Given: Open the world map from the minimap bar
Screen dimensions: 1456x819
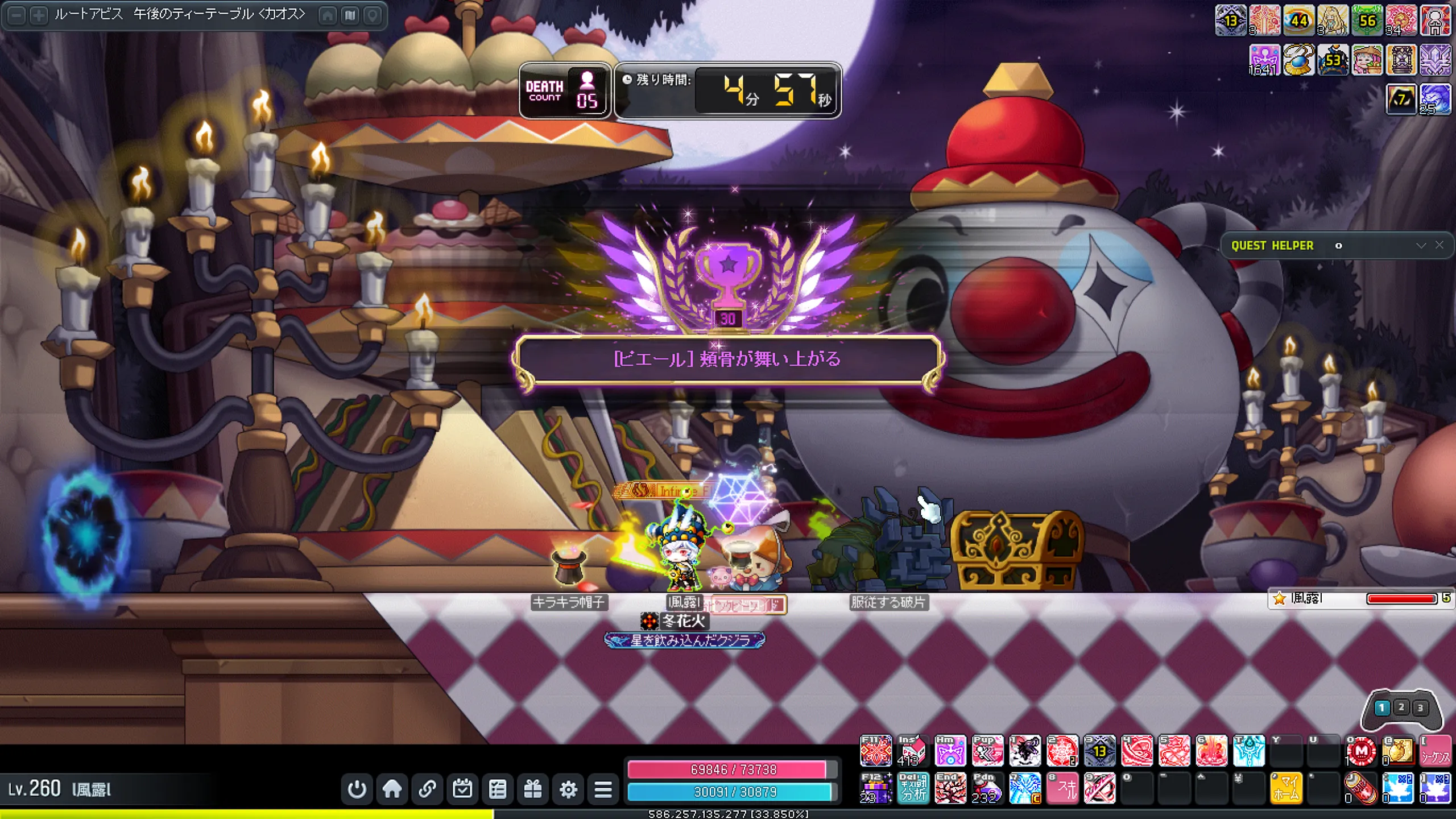Looking at the screenshot, I should pos(350,15).
